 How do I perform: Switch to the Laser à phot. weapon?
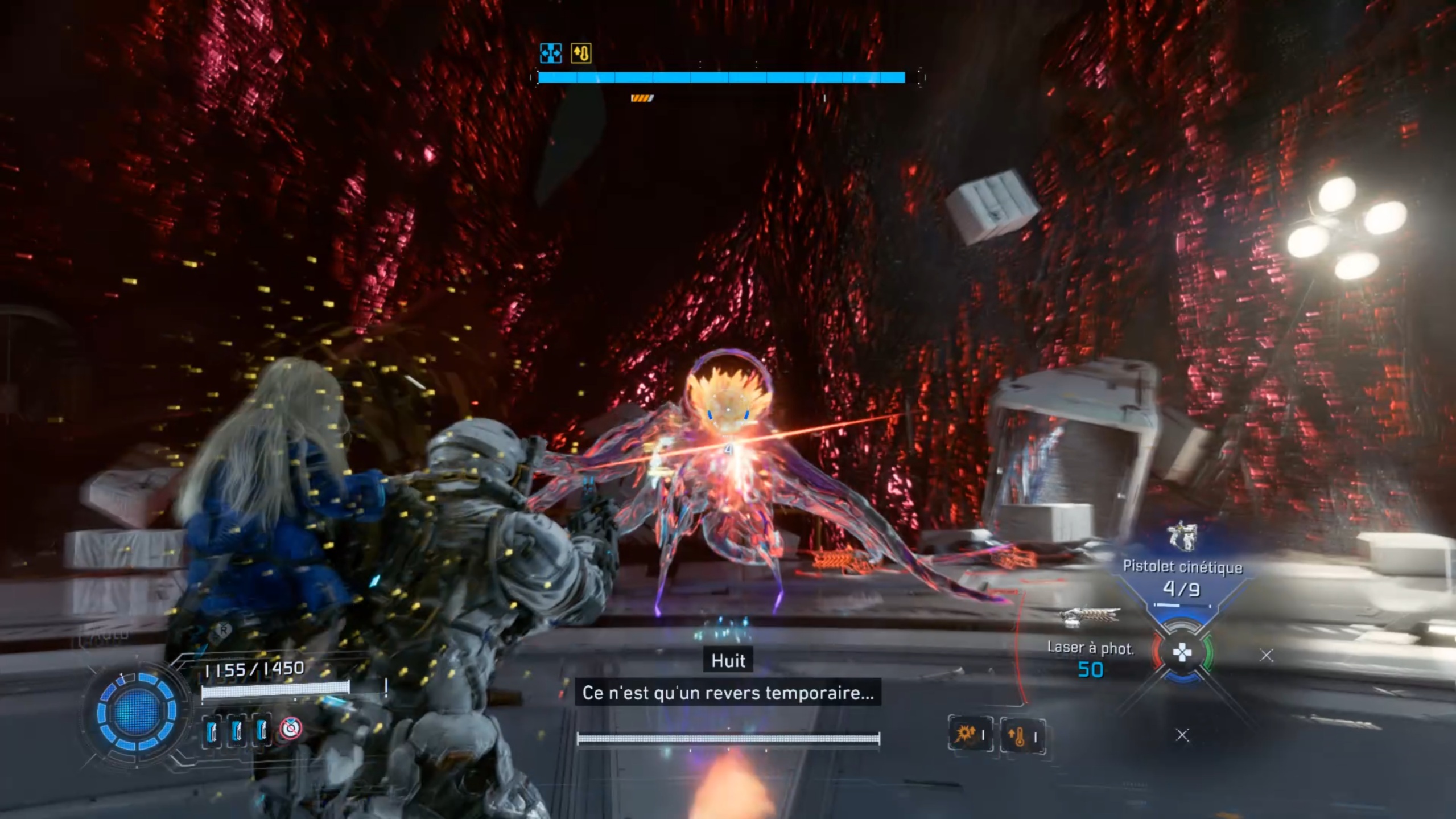tap(1090, 649)
